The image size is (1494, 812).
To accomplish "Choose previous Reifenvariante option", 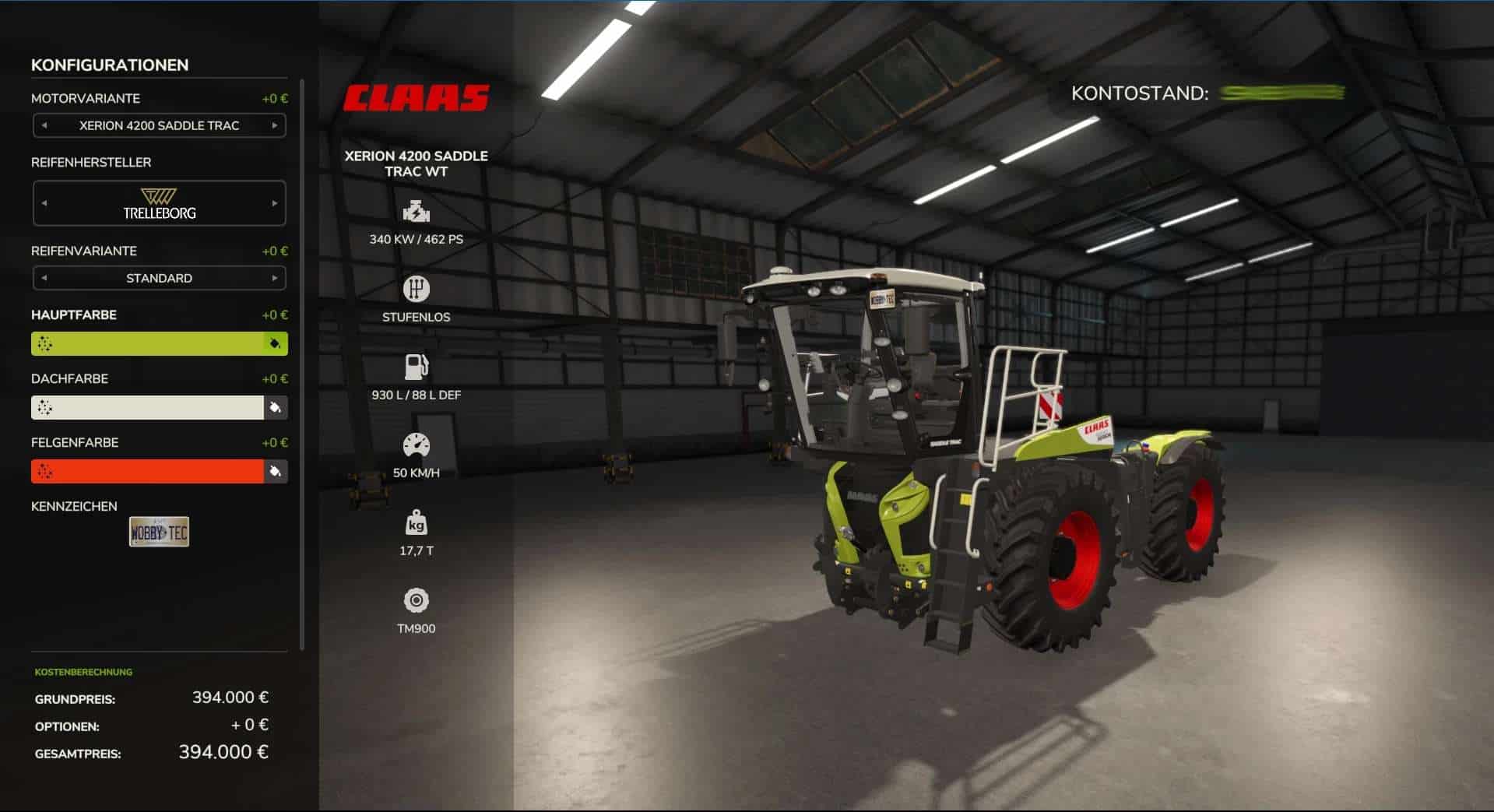I will [x=44, y=278].
